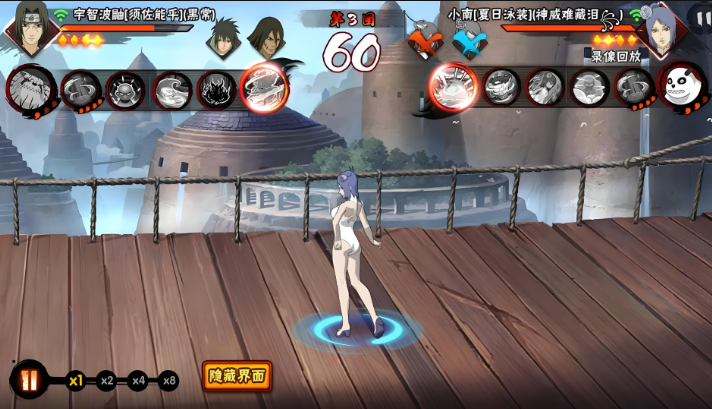The height and width of the screenshot is (409, 712).
Task: Tap the panda summon icon
Action: point(680,88)
